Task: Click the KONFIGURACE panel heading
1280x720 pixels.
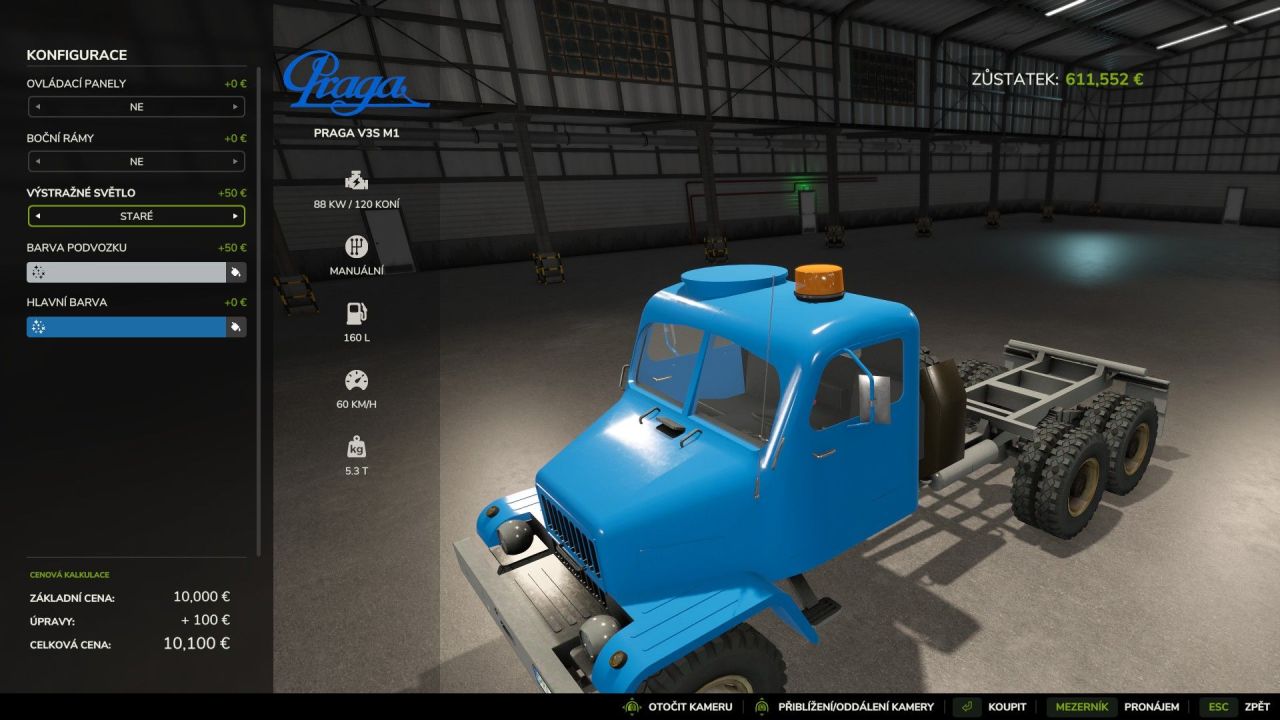Action: (77, 55)
